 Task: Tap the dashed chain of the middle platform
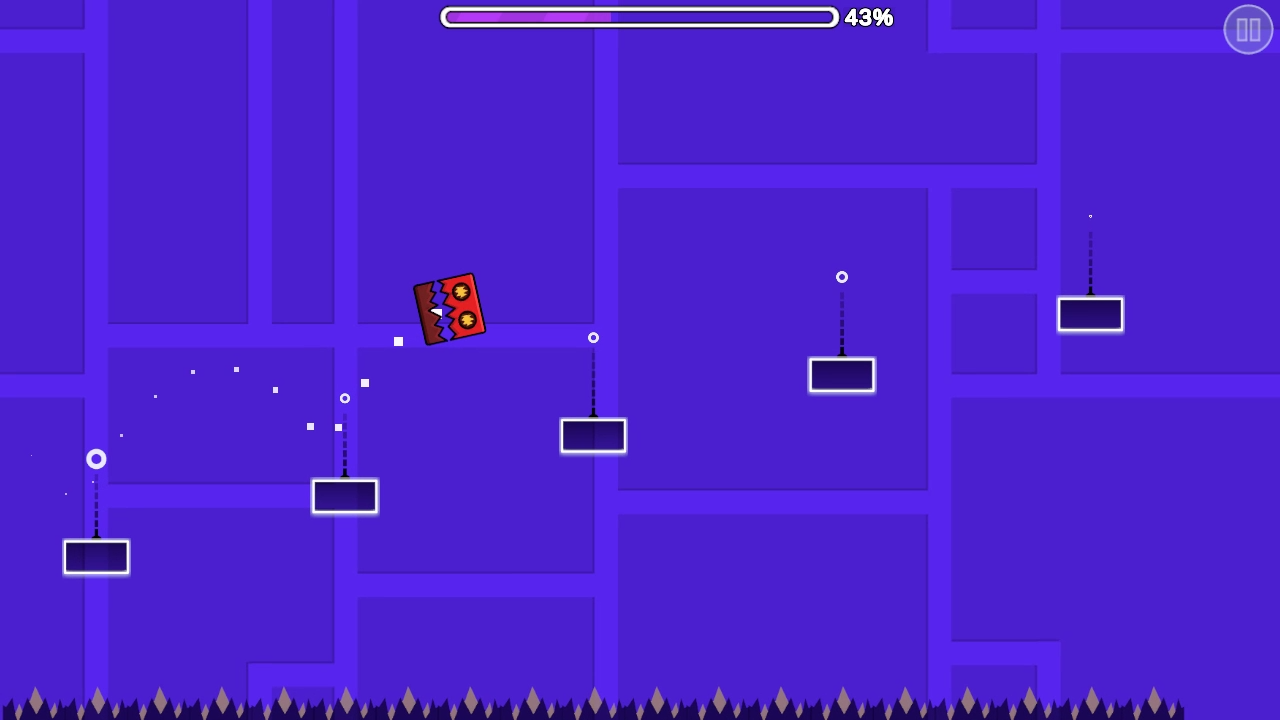[593, 385]
